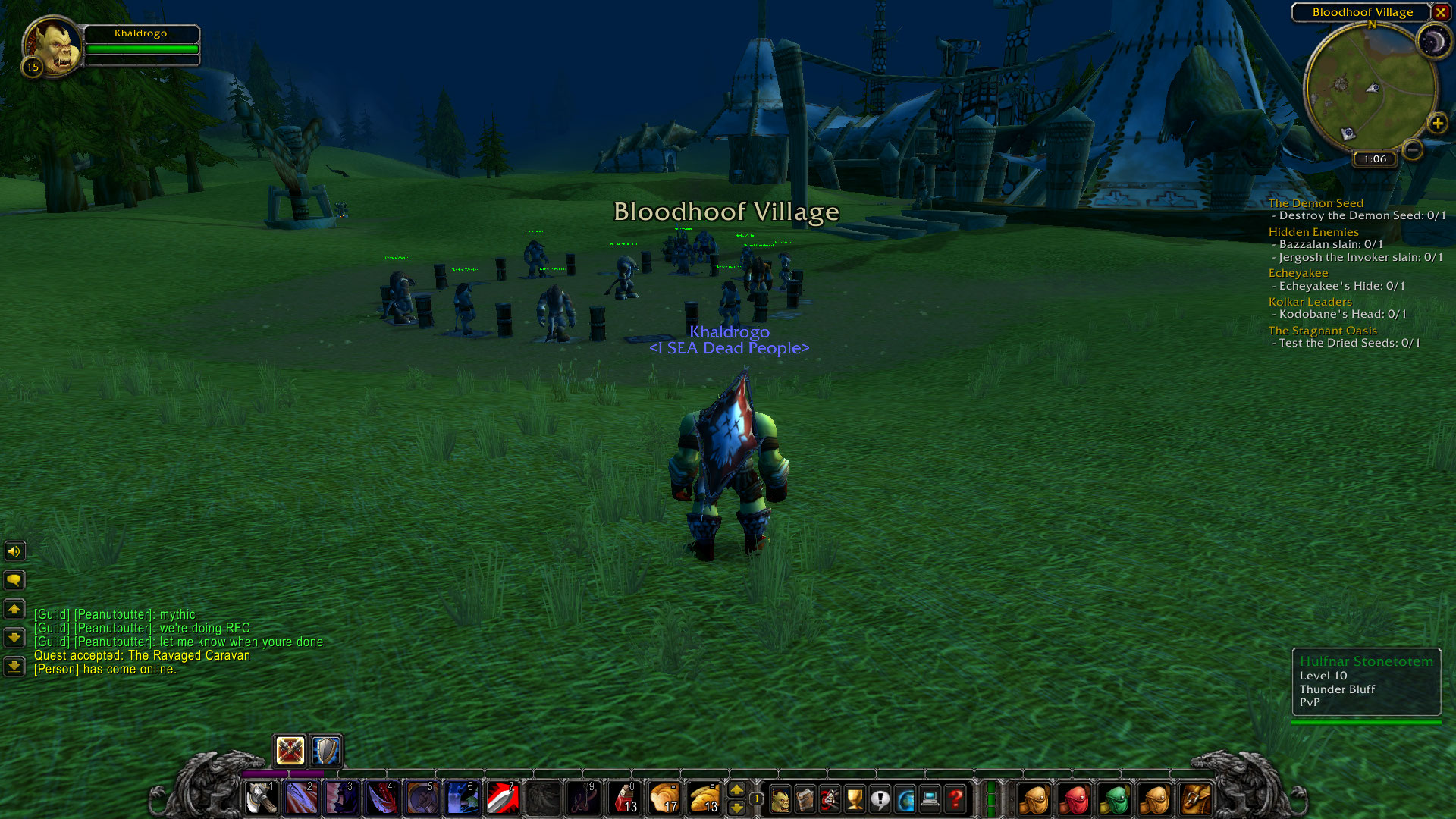This screenshot has width=1456, height=819.
Task: Open the World Map globe icon
Action: pos(905,799)
